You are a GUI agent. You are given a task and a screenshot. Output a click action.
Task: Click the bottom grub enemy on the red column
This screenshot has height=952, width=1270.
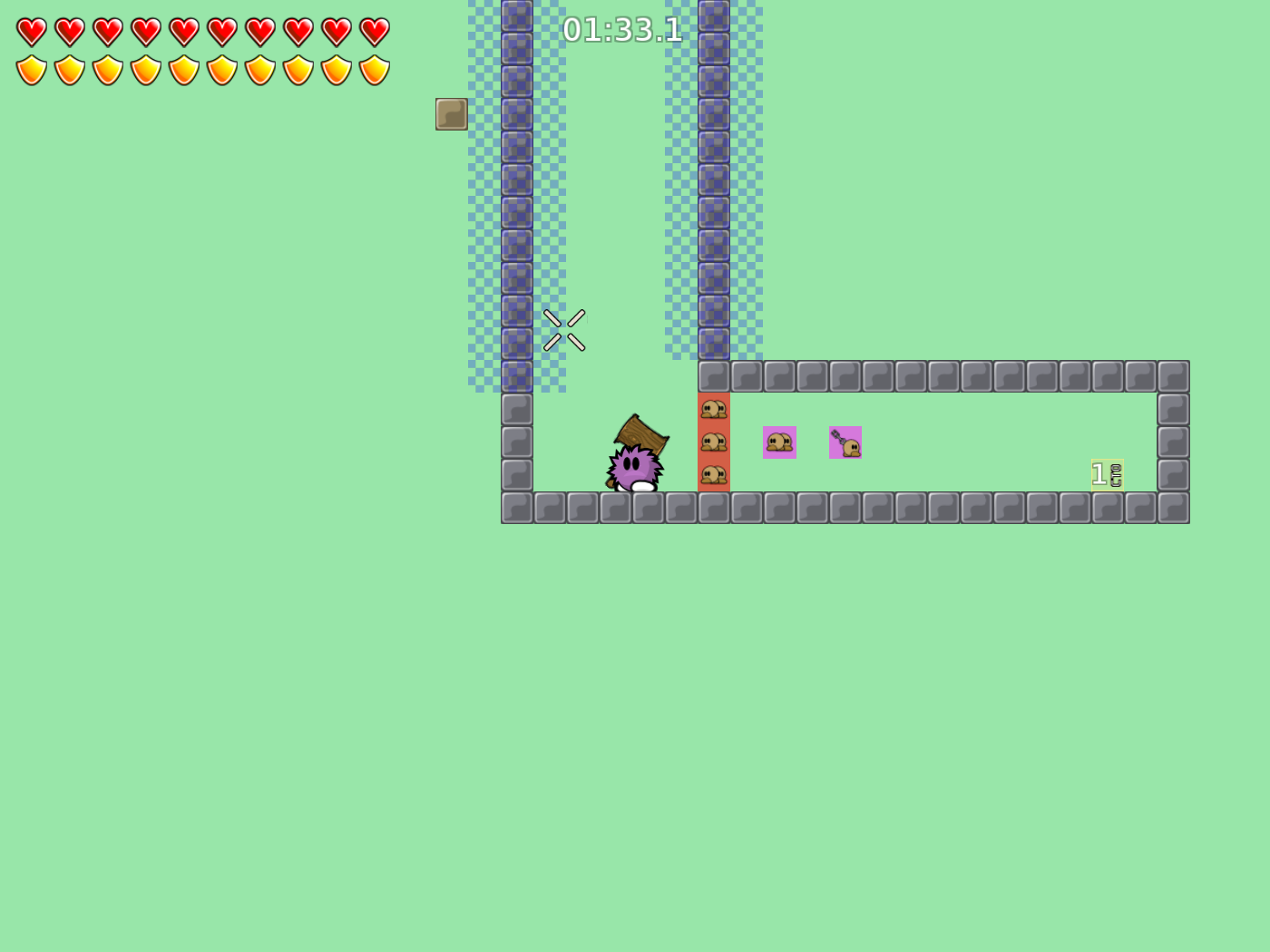[x=716, y=475]
